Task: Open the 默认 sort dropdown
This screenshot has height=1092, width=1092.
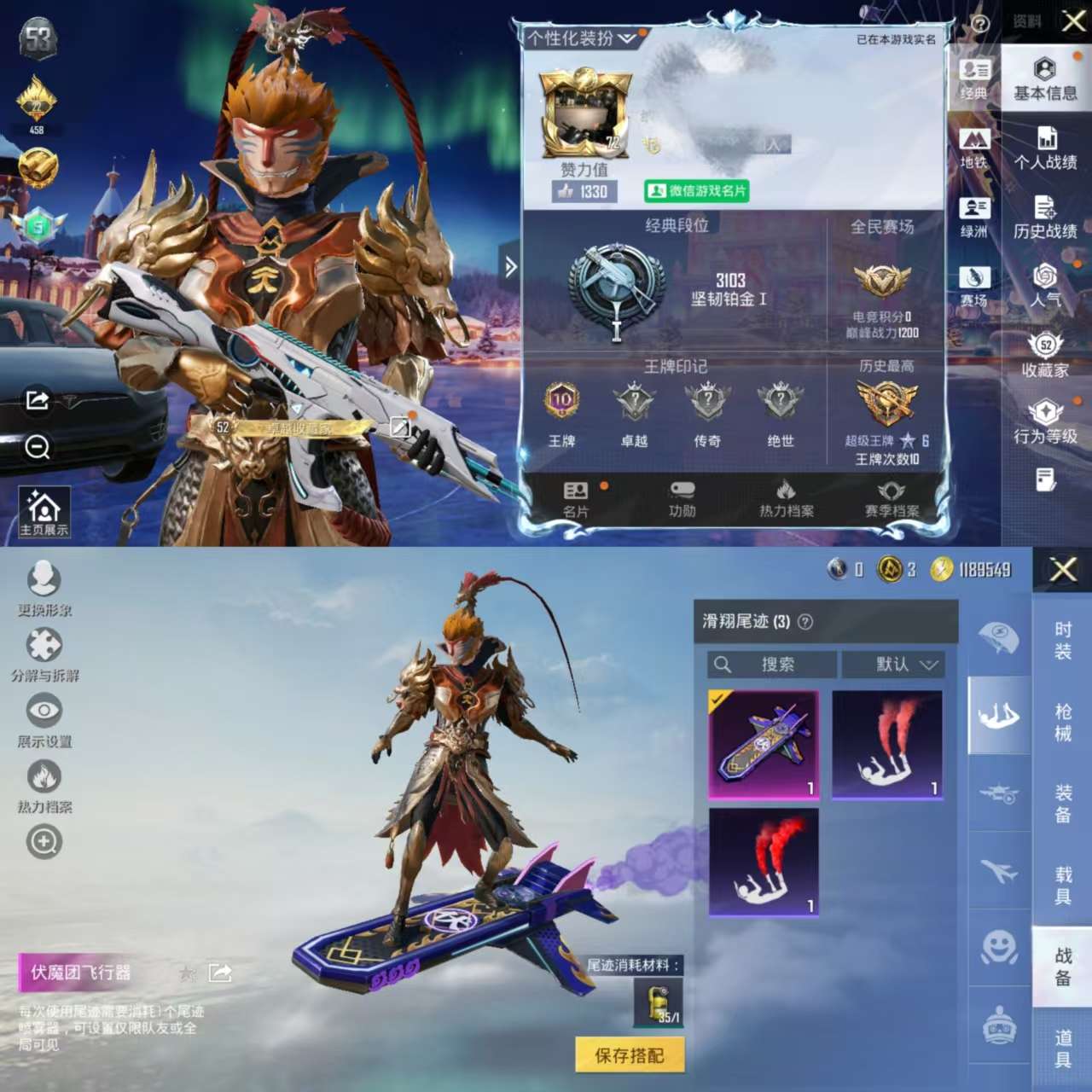Action: (893, 664)
